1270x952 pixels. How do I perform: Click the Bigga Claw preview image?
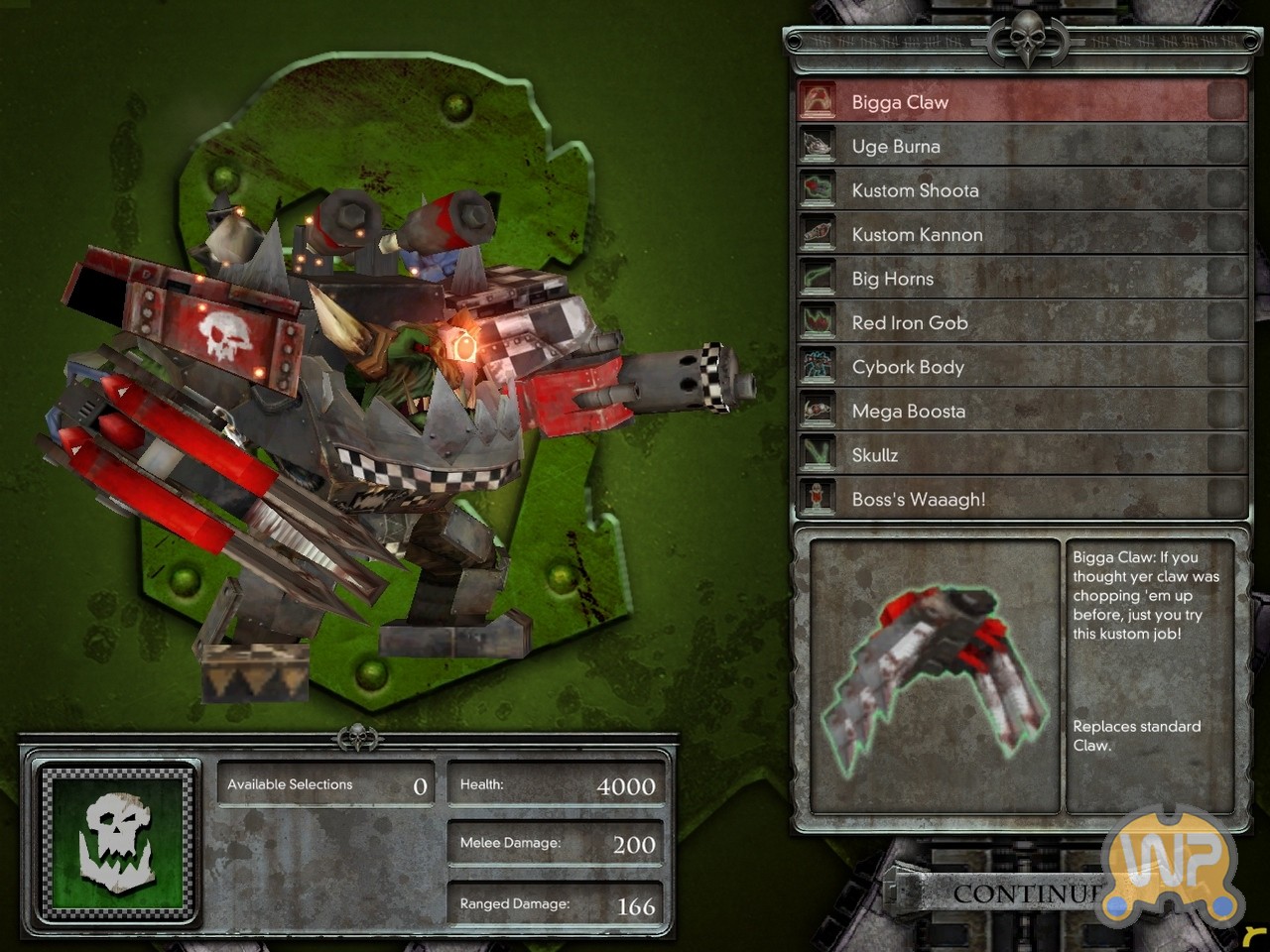coord(935,676)
